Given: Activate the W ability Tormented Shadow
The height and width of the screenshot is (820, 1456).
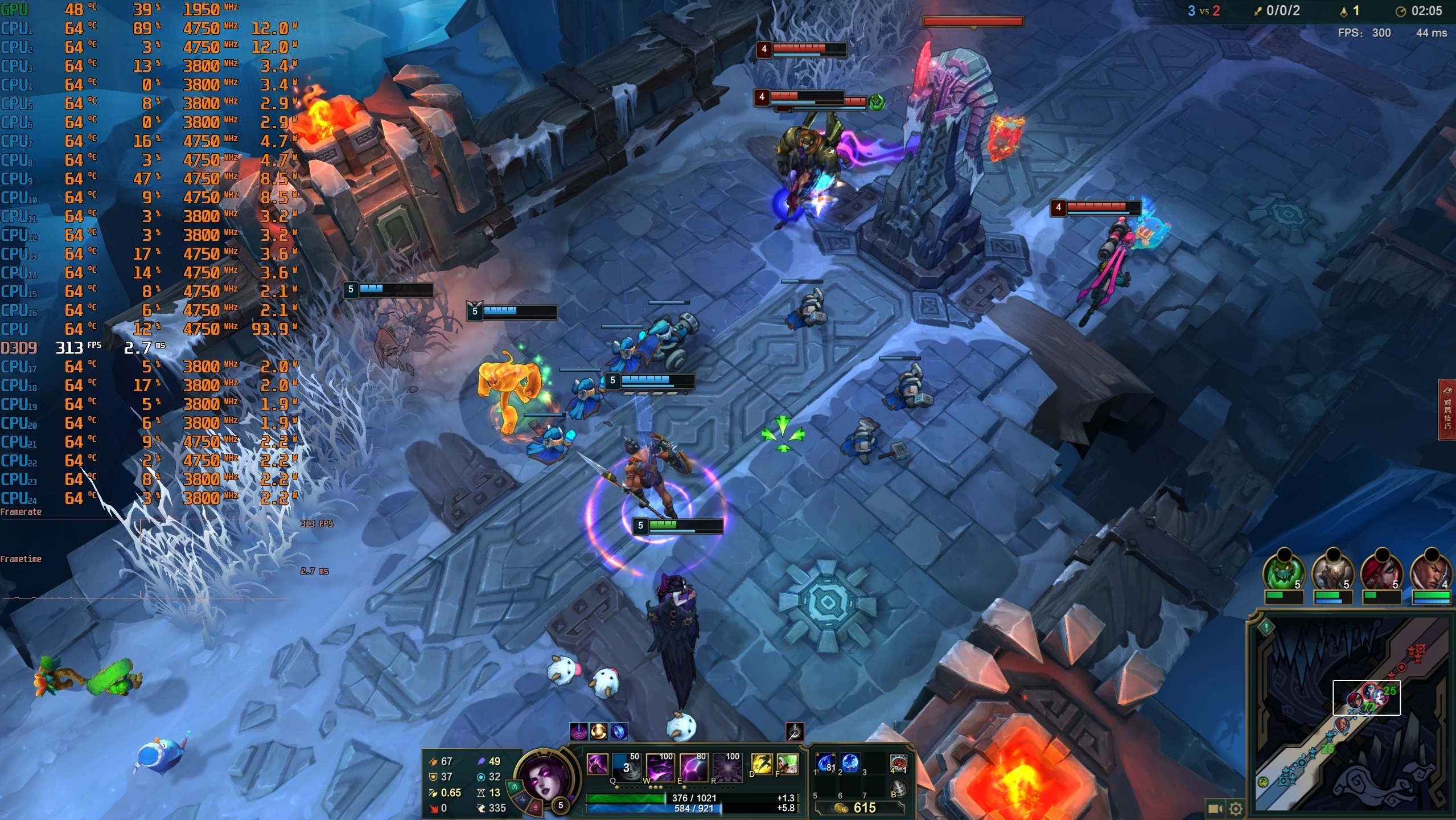Looking at the screenshot, I should point(660,767).
